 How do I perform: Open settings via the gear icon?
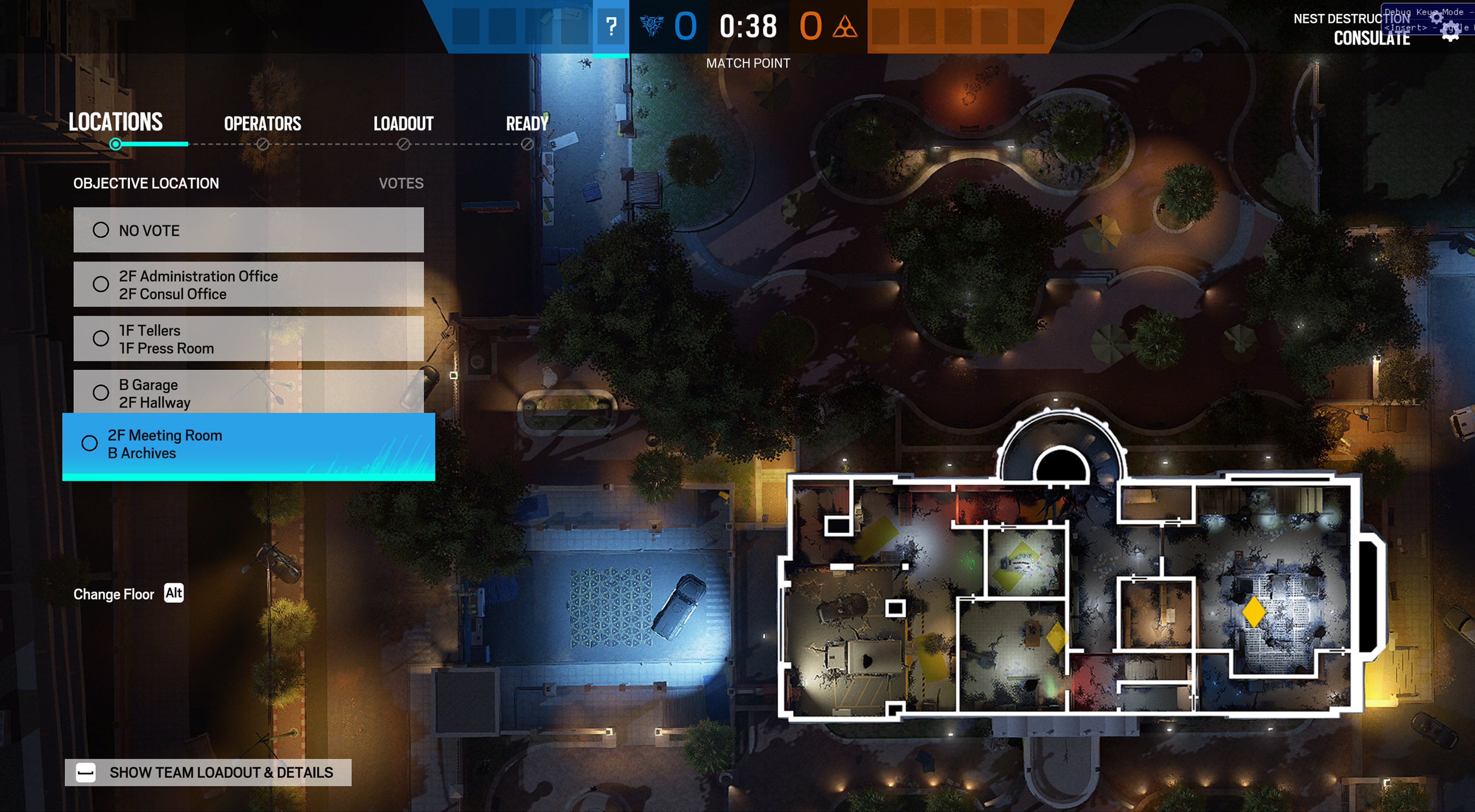tap(1450, 31)
